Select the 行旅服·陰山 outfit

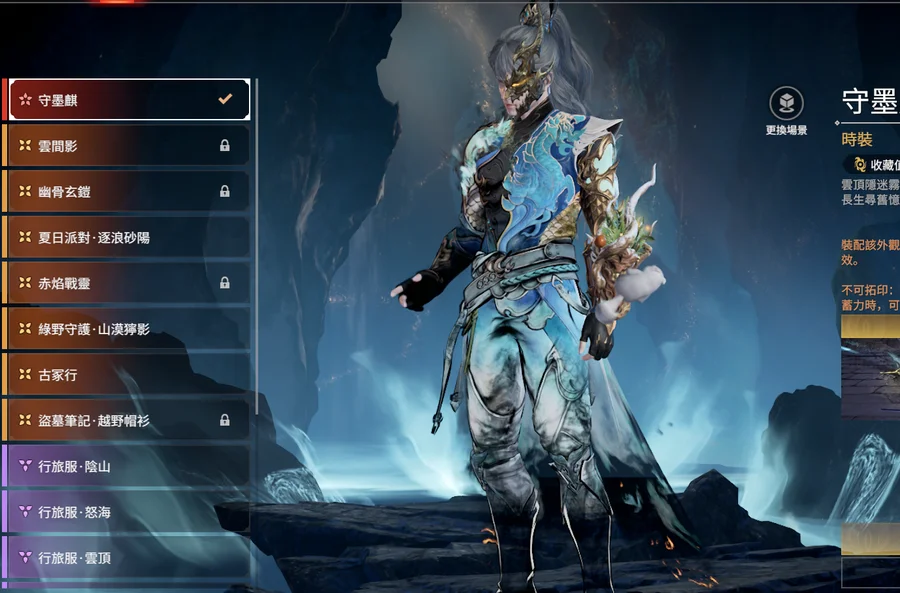(128, 466)
